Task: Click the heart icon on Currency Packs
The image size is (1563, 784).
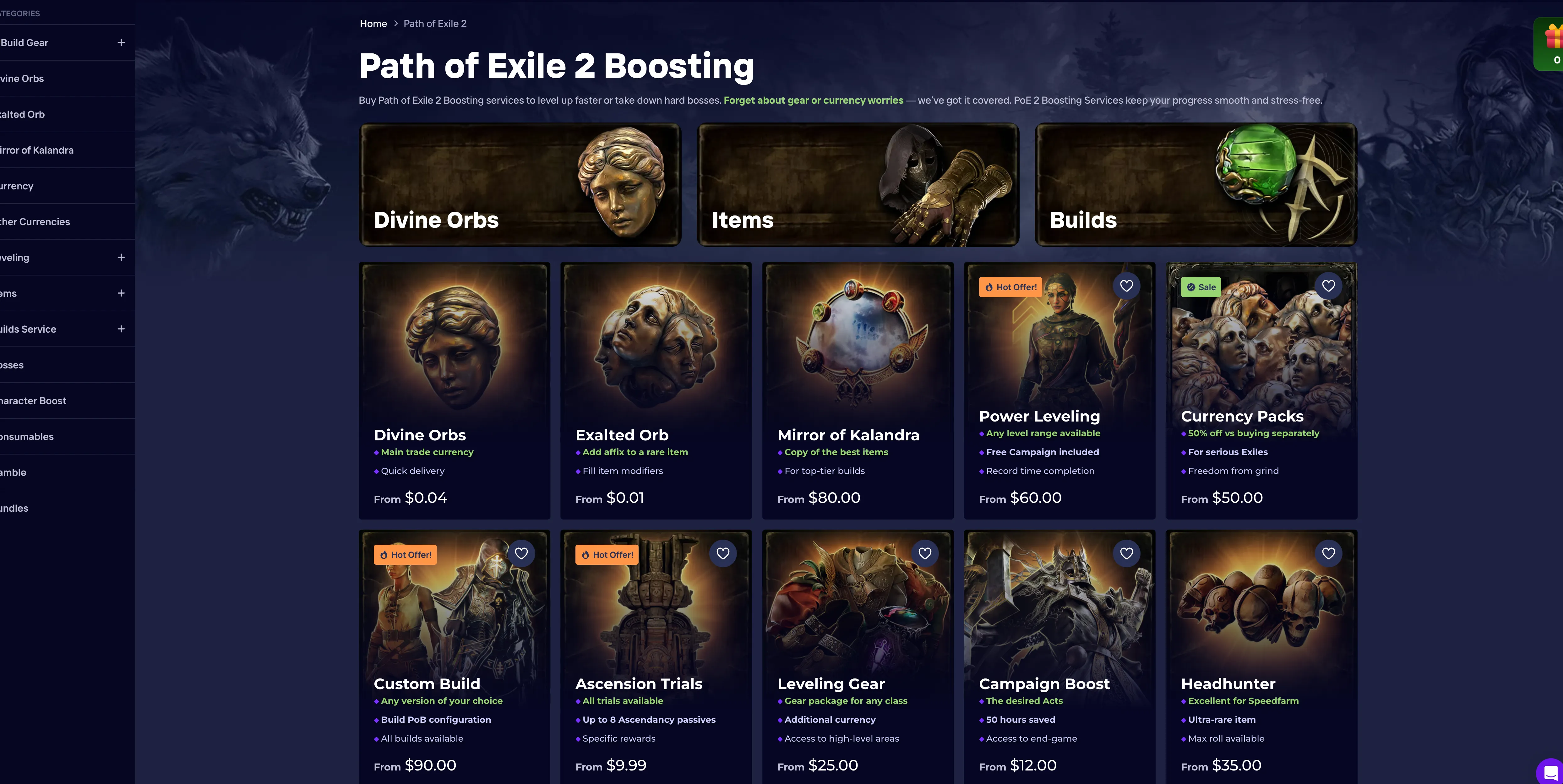Action: 1329,286
